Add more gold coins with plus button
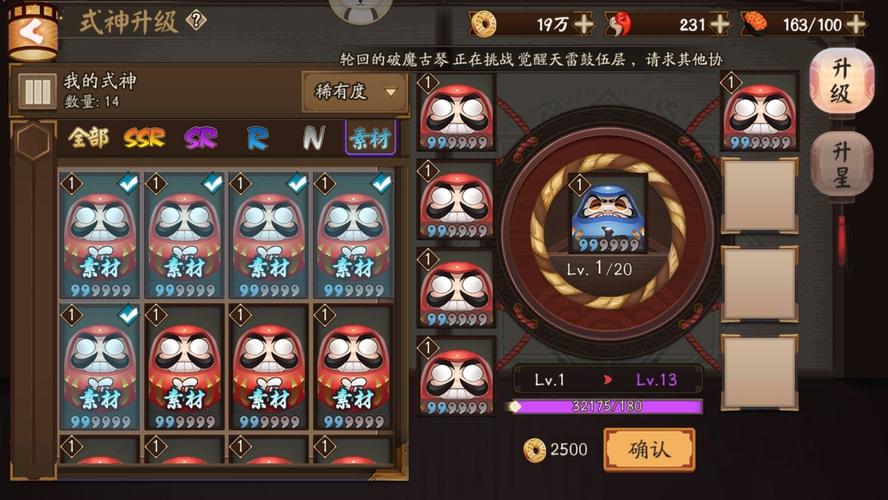Viewport: 888px width, 500px height. 584,23
